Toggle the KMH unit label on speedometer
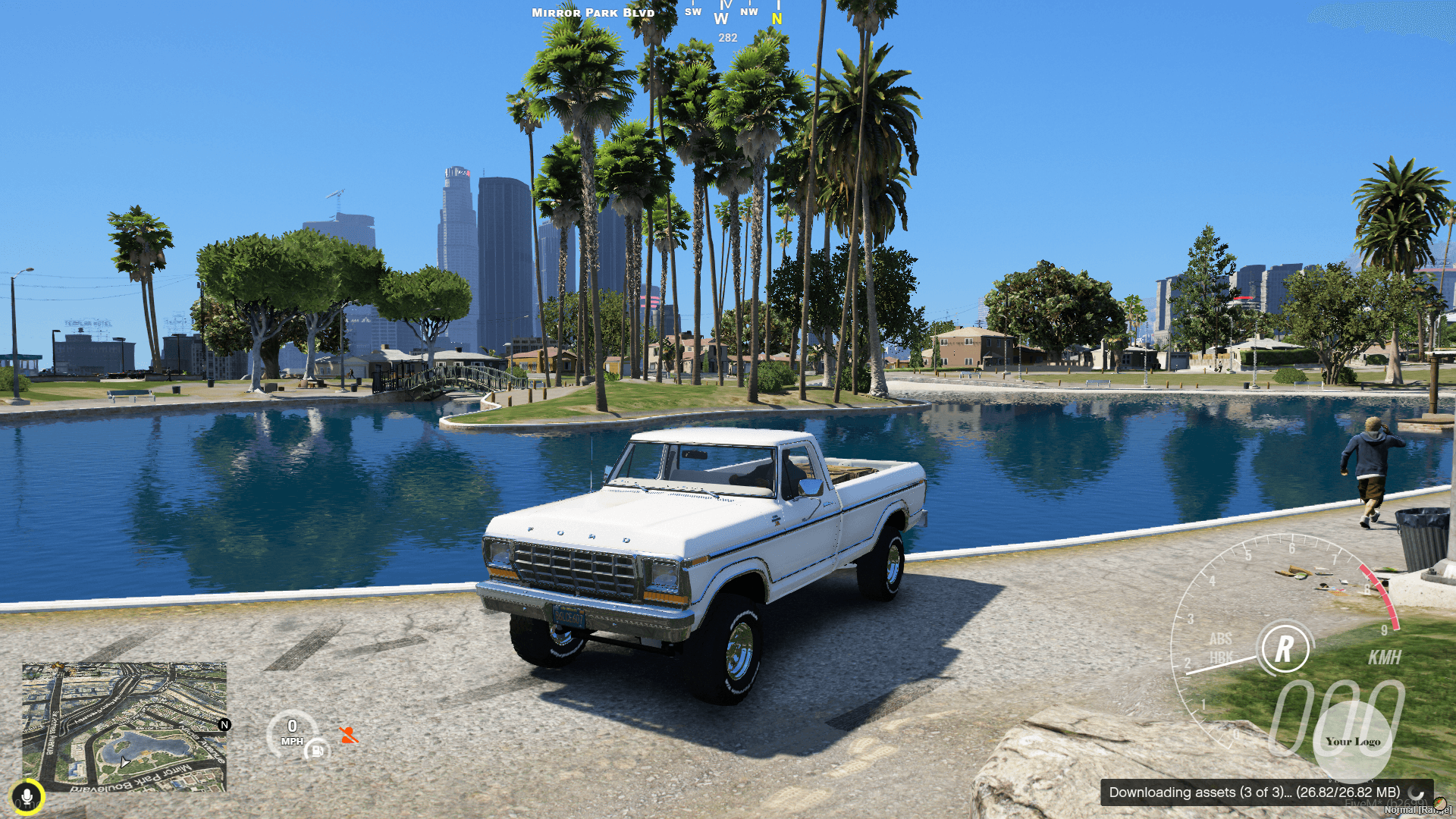The image size is (1456, 819). pyautogui.click(x=1386, y=658)
